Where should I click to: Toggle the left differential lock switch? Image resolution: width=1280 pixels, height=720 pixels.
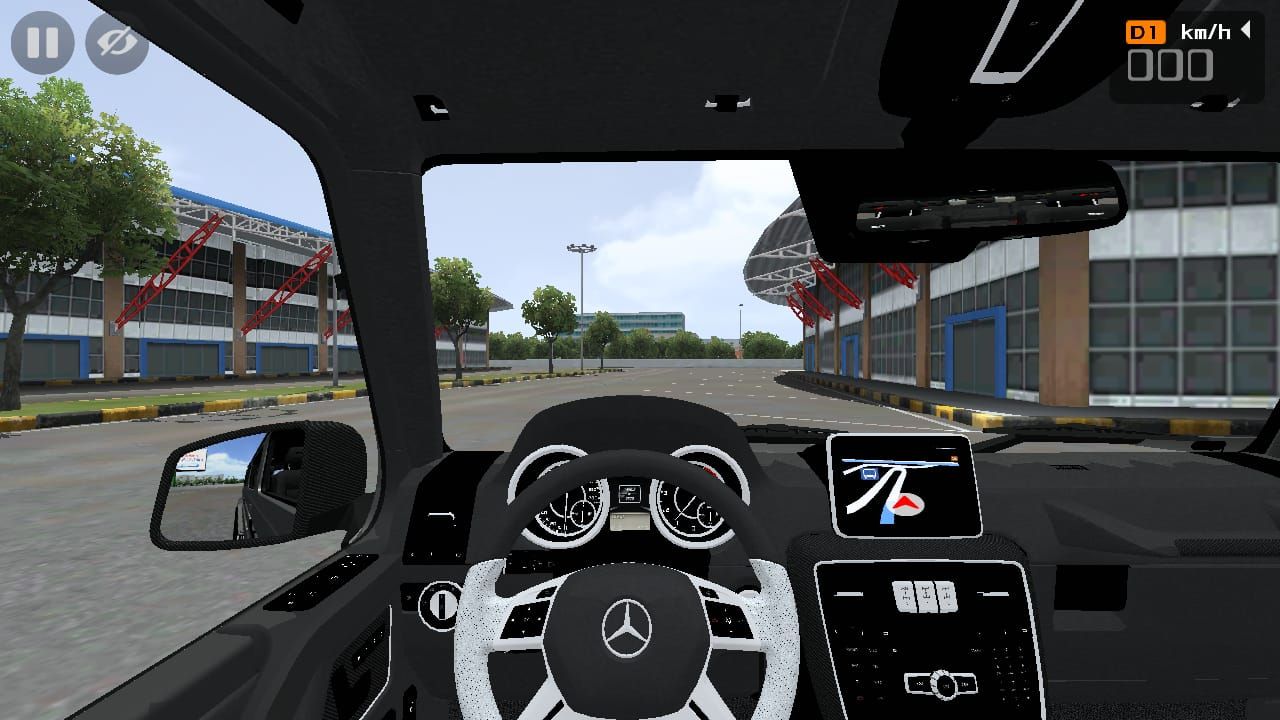(x=903, y=595)
